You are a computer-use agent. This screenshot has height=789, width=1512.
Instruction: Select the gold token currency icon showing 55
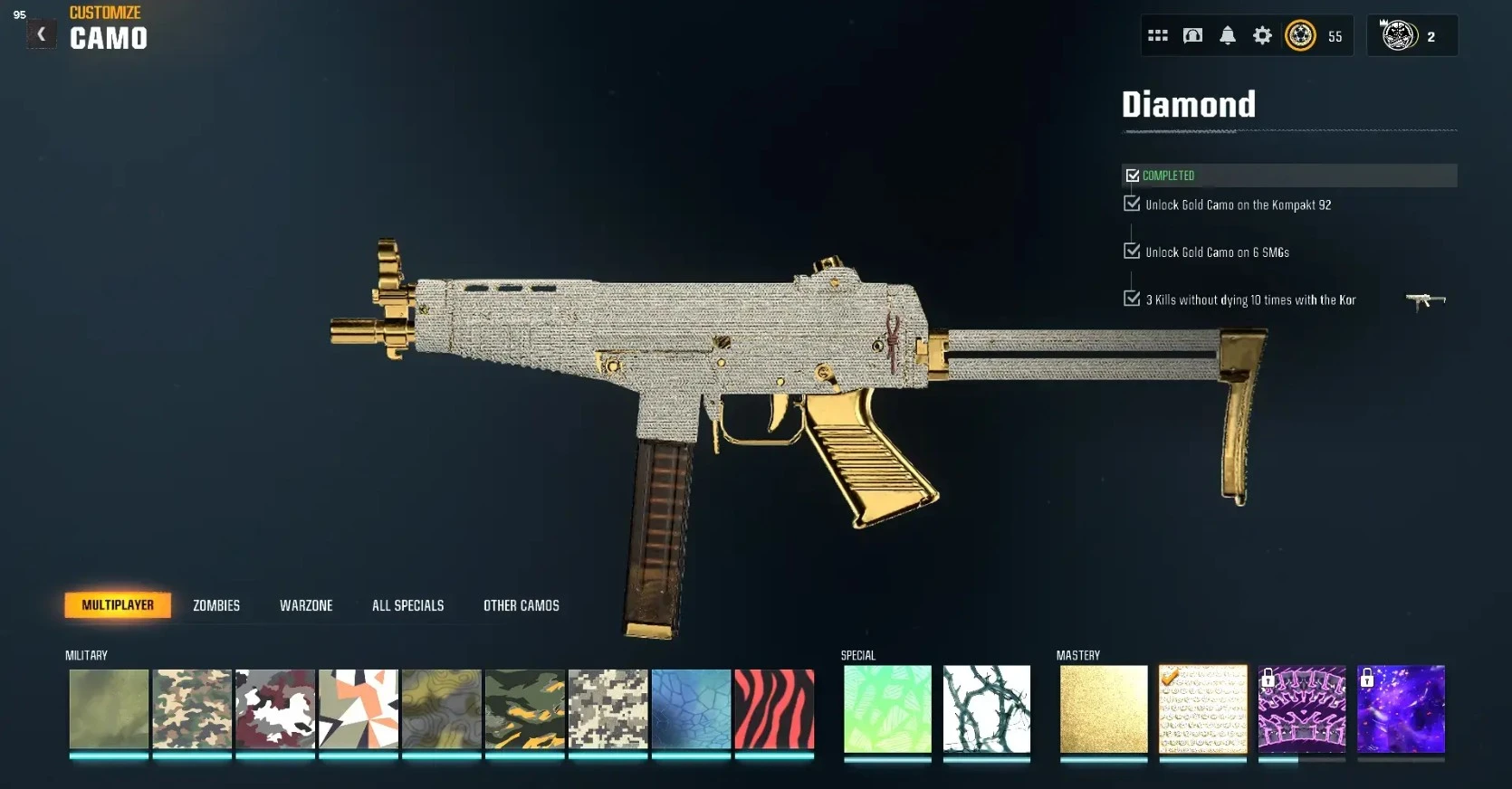click(1301, 36)
